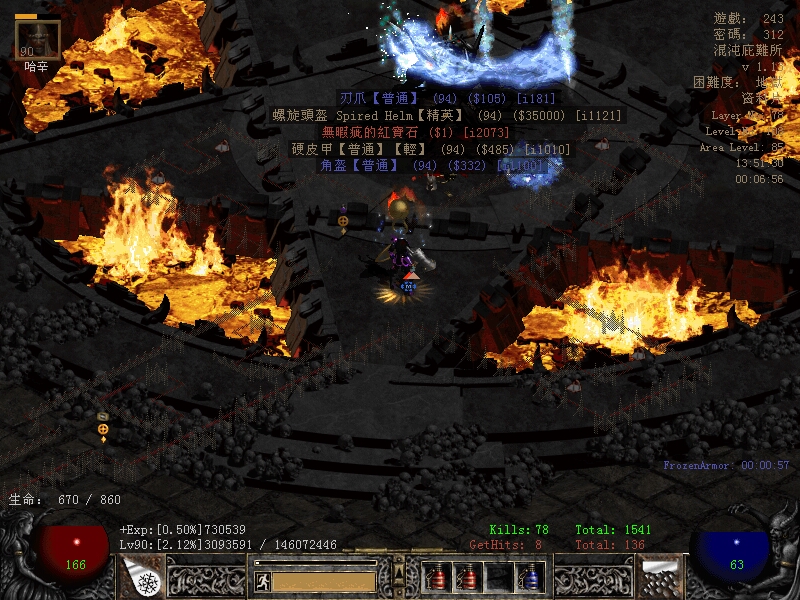Image resolution: width=800 pixels, height=600 pixels.
Task: Pick up the 角盔 helm label
Action: tap(431, 165)
